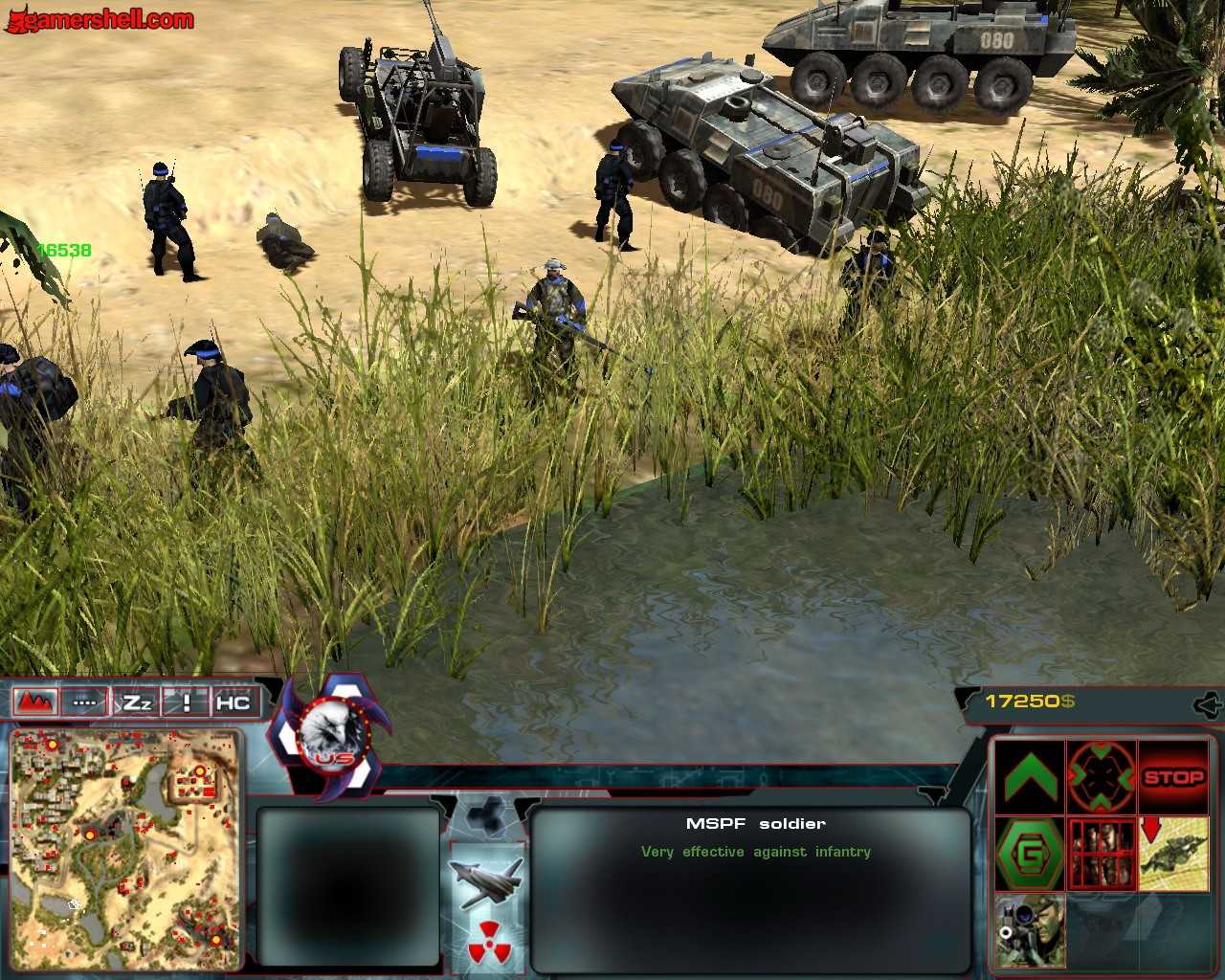
Task: Select the attack-move reticle icon
Action: 1101,775
